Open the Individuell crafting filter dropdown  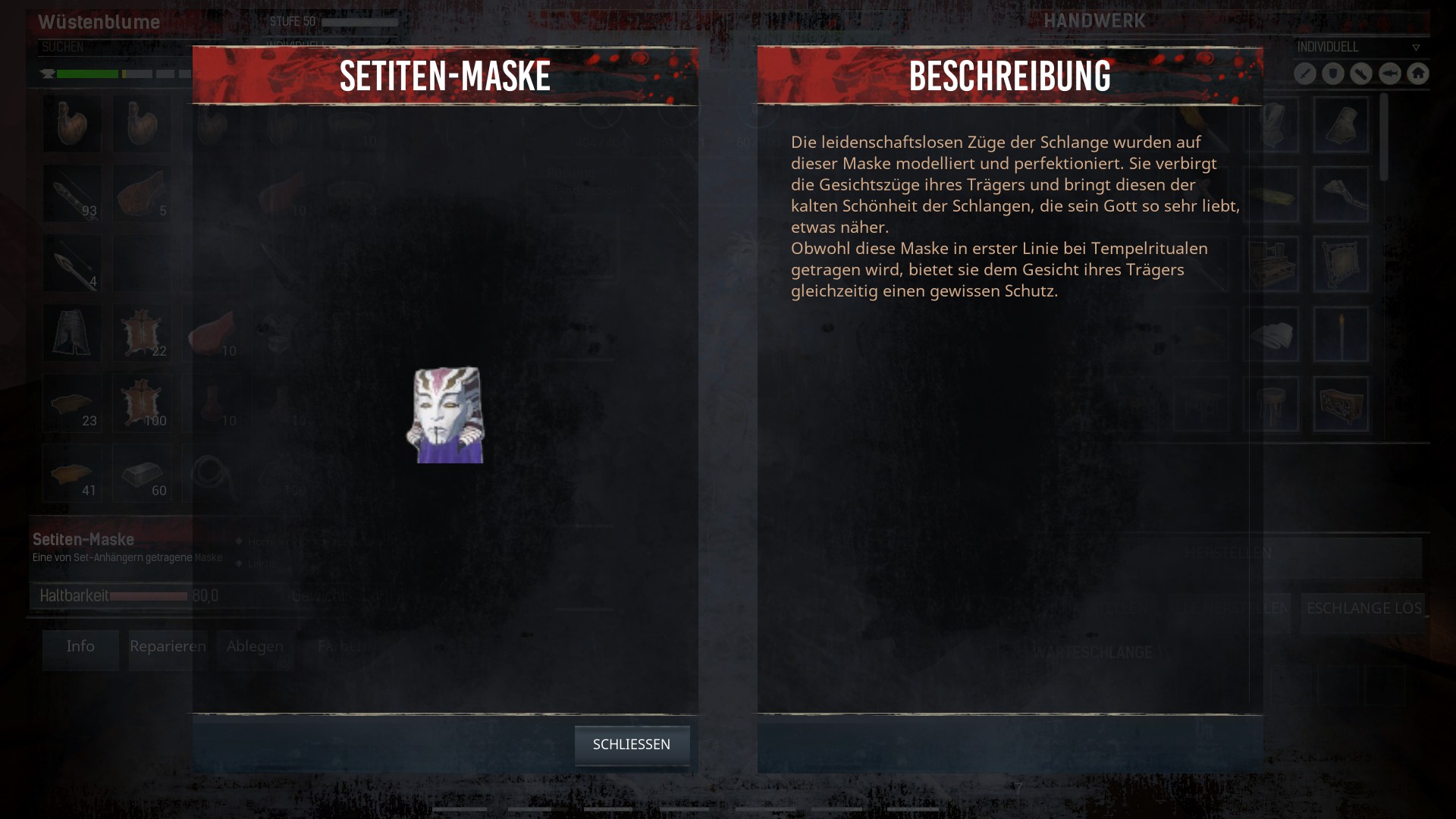pos(1357,47)
